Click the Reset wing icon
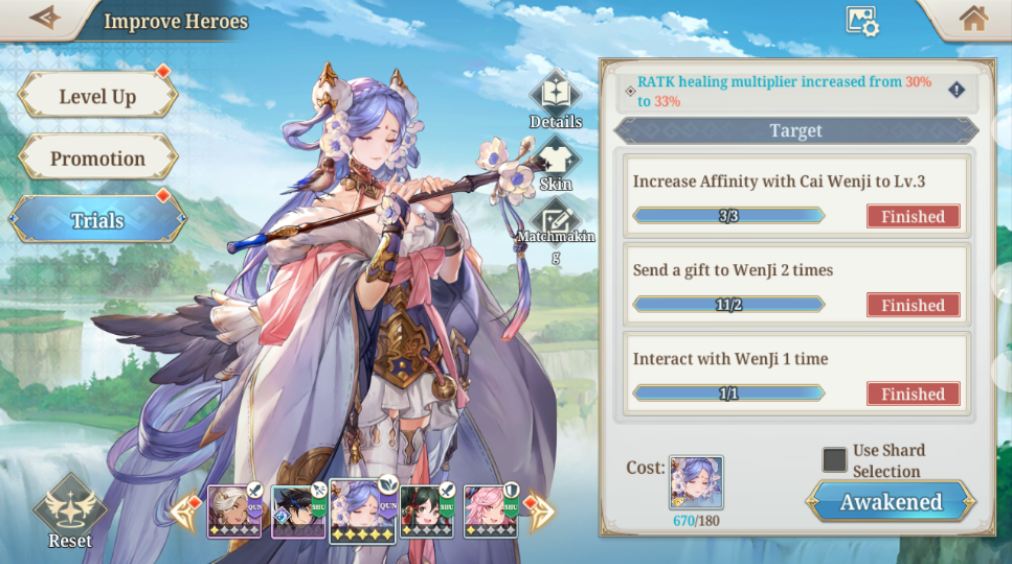Screen dimensions: 1012x564 pos(69,511)
